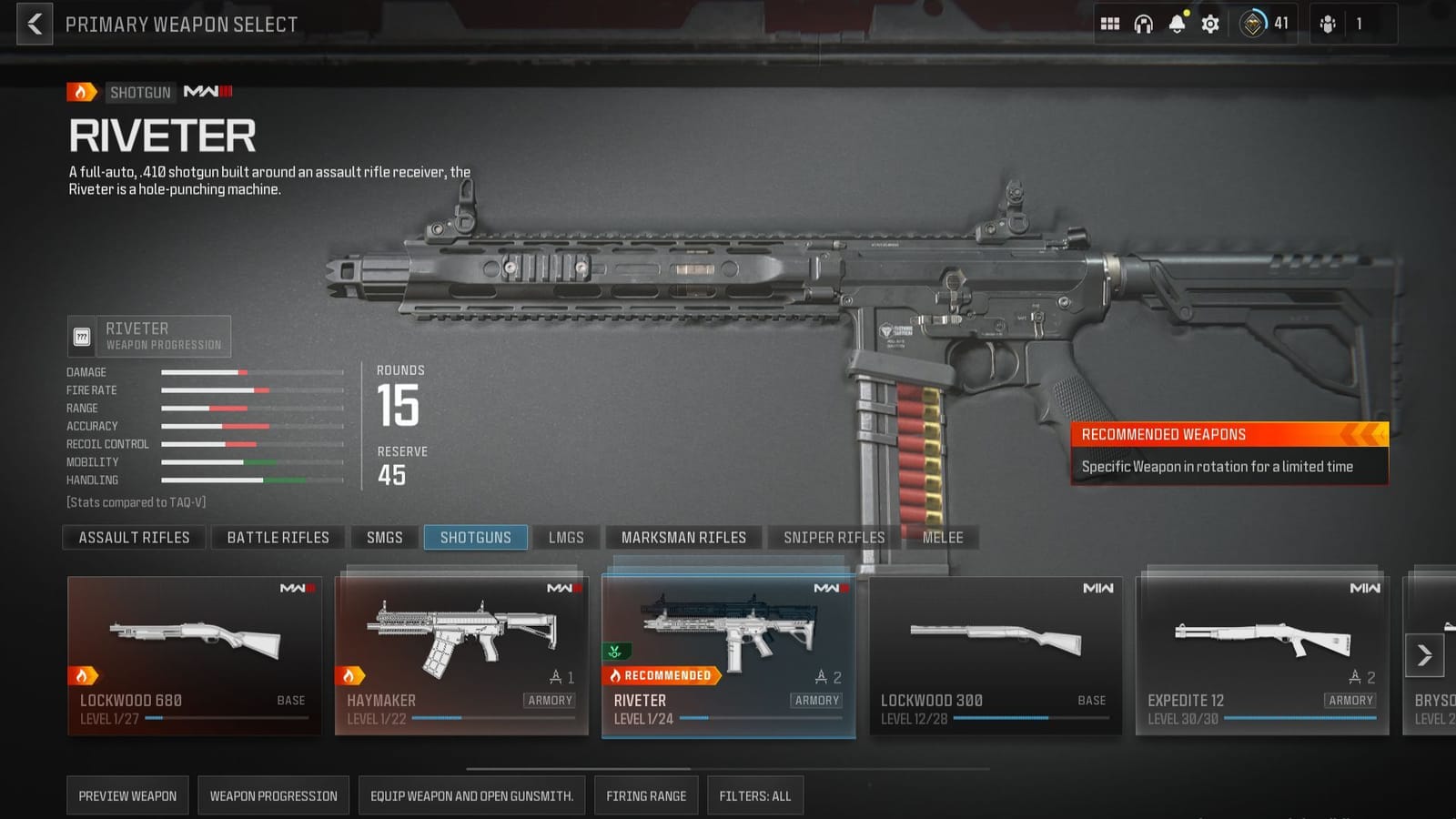Click the ??? weapon progression camo icon
The width and height of the screenshot is (1456, 819).
[x=84, y=336]
